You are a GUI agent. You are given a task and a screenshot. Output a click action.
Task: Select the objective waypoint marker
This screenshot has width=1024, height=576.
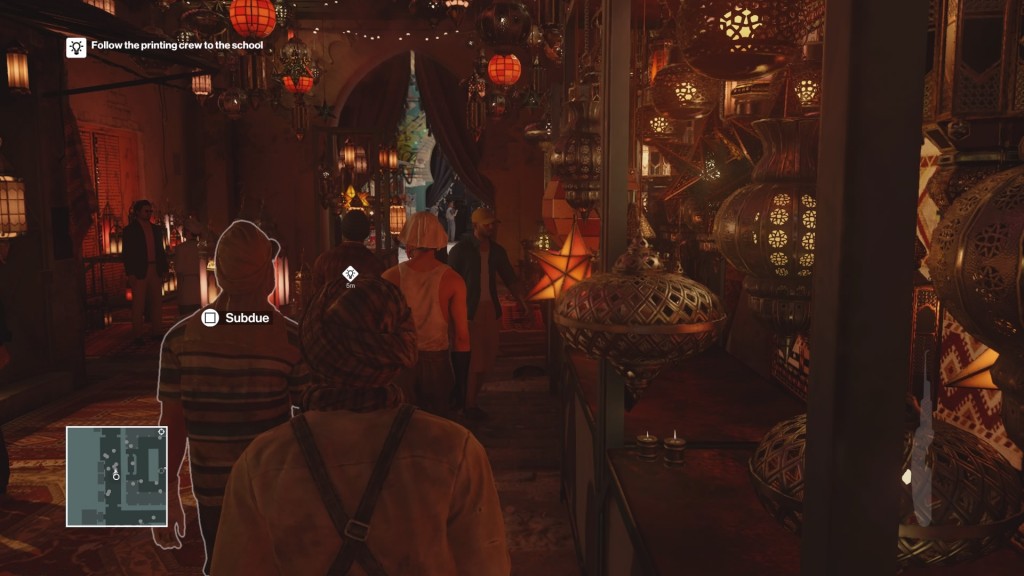coord(350,273)
